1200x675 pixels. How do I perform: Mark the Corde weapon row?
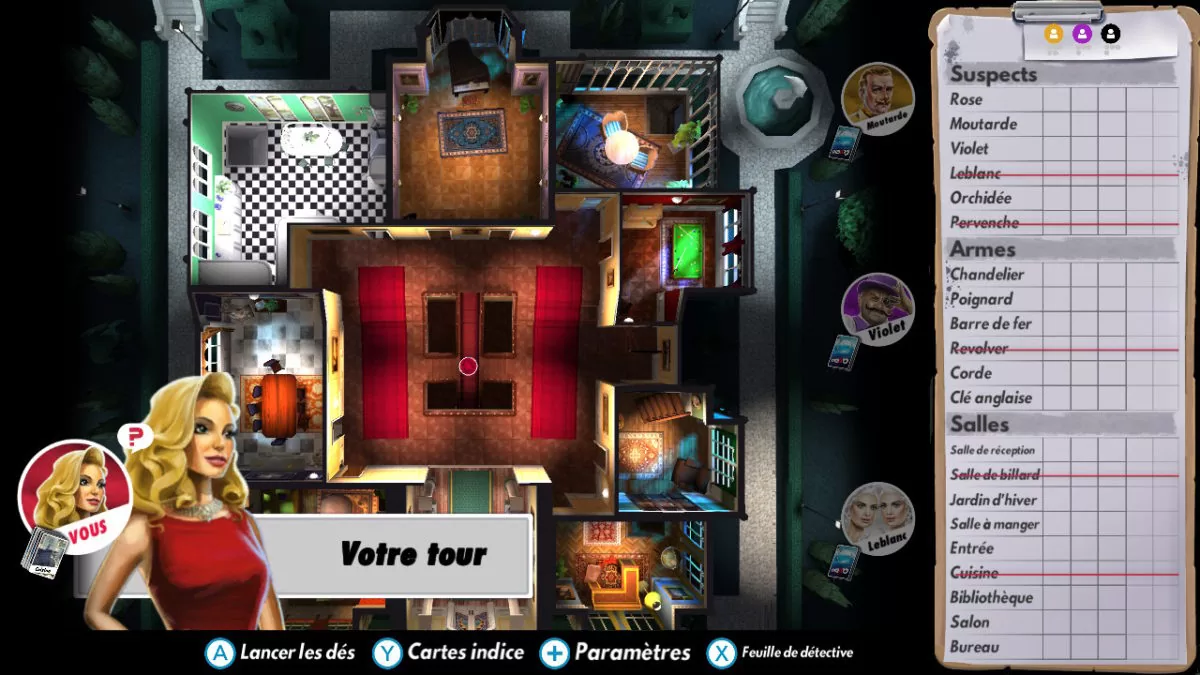[971, 373]
